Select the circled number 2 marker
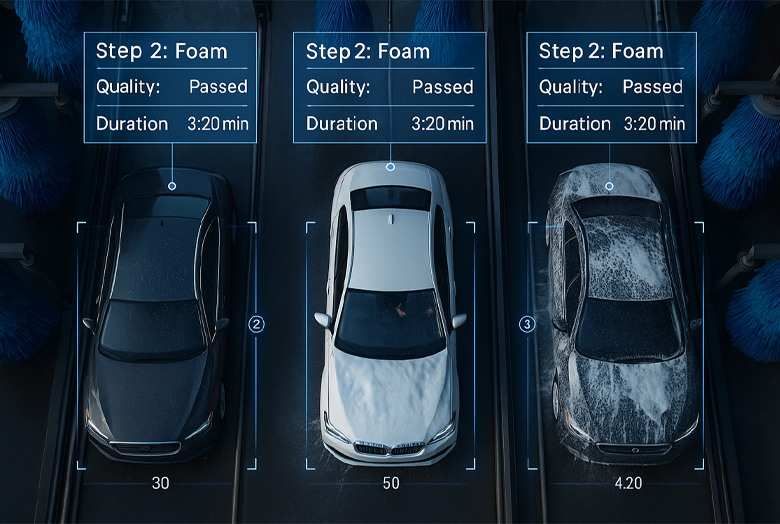The image size is (780, 524). coord(256,324)
